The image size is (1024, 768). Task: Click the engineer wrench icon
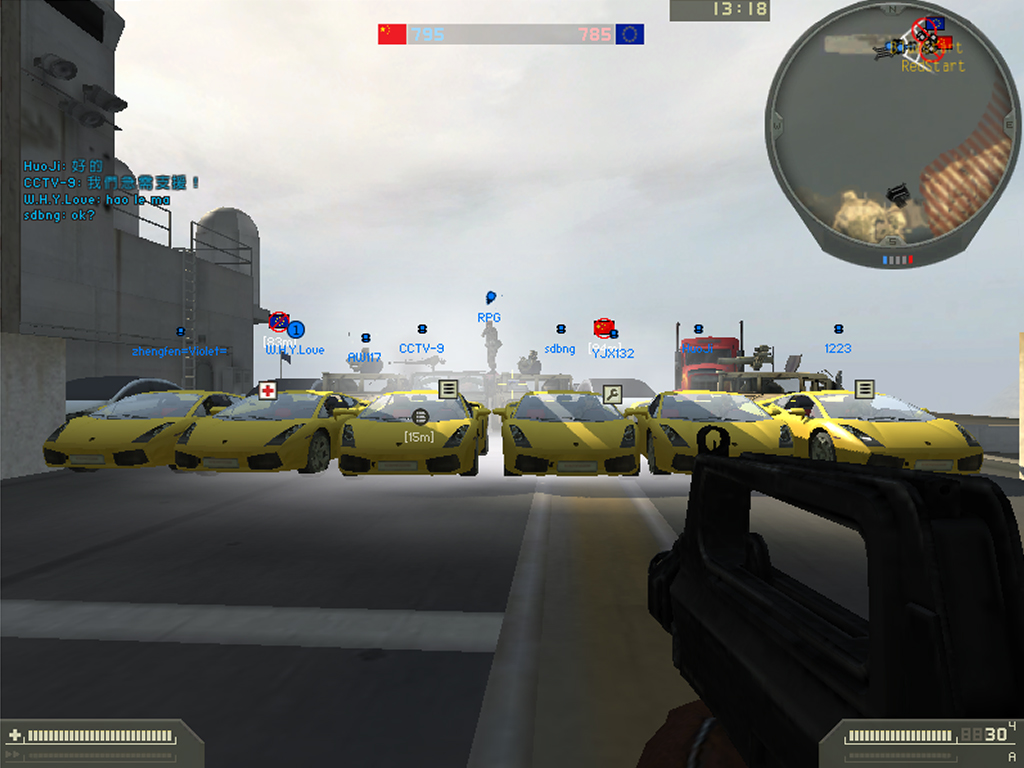612,393
